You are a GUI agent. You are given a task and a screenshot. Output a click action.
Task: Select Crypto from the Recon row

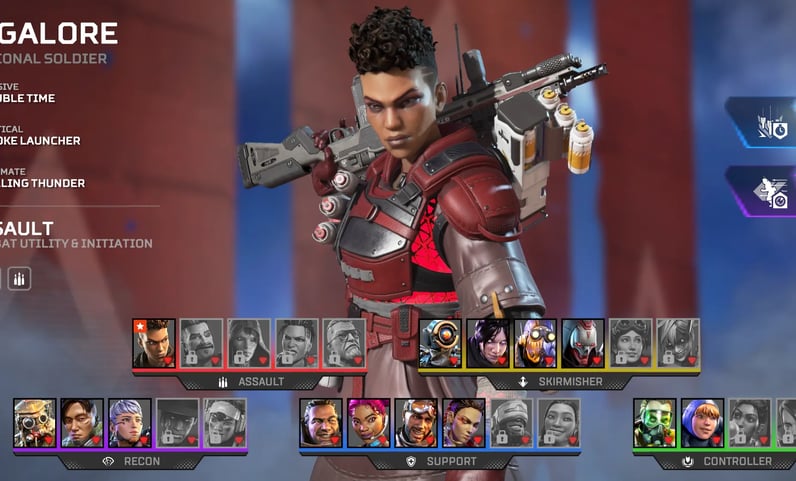(x=82, y=423)
